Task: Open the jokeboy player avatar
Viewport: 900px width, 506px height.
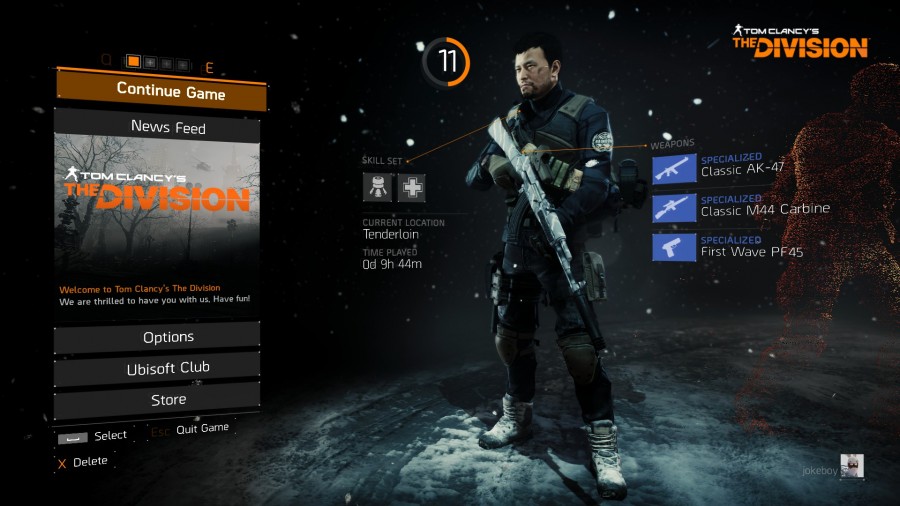Action: click(851, 465)
